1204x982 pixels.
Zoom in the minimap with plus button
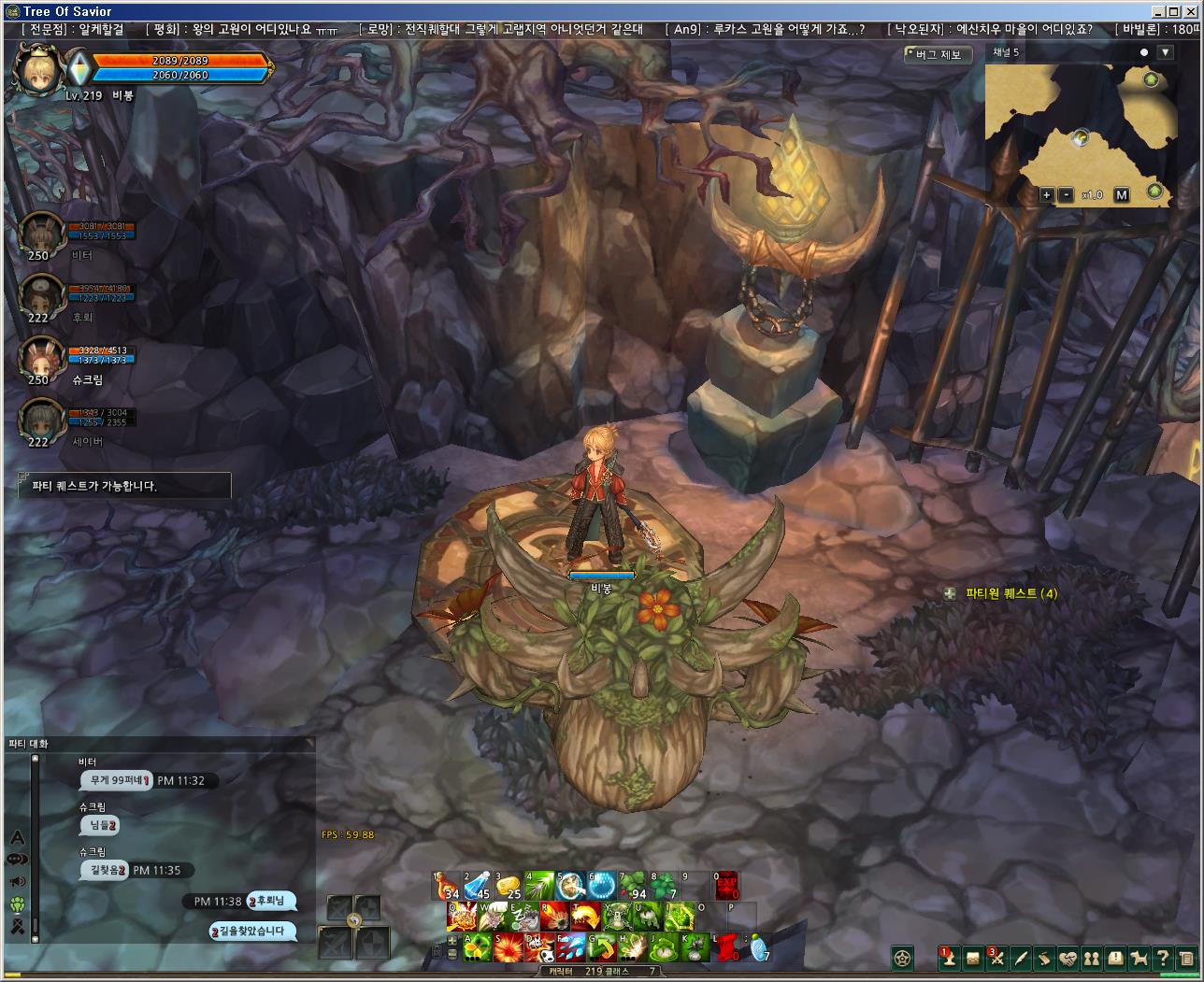click(x=1047, y=194)
